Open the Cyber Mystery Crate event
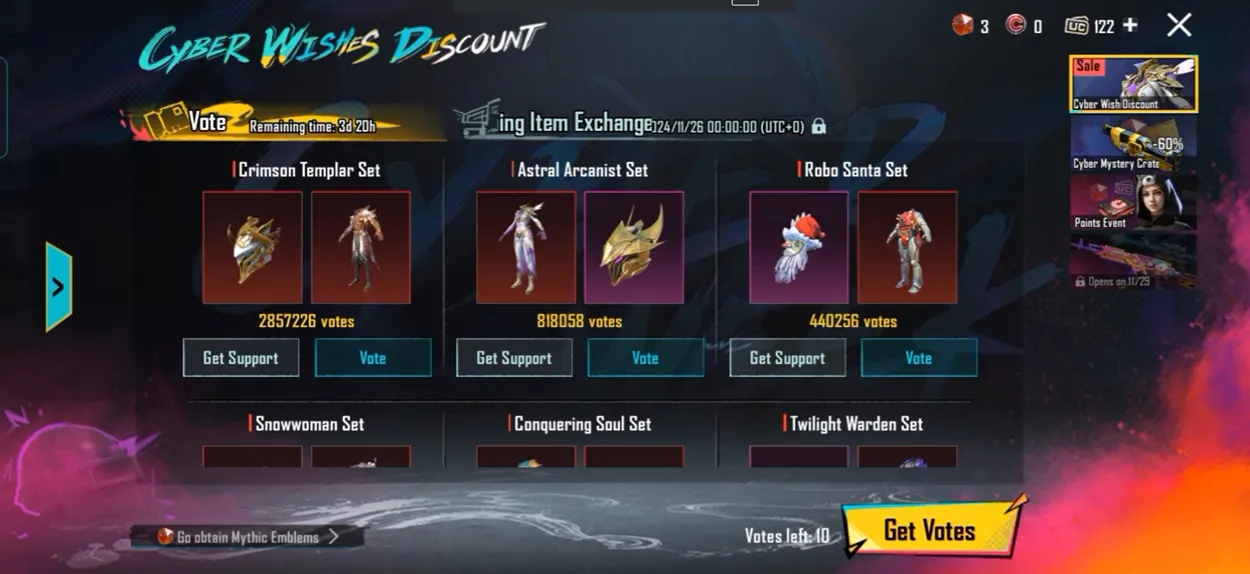 (x=1133, y=145)
